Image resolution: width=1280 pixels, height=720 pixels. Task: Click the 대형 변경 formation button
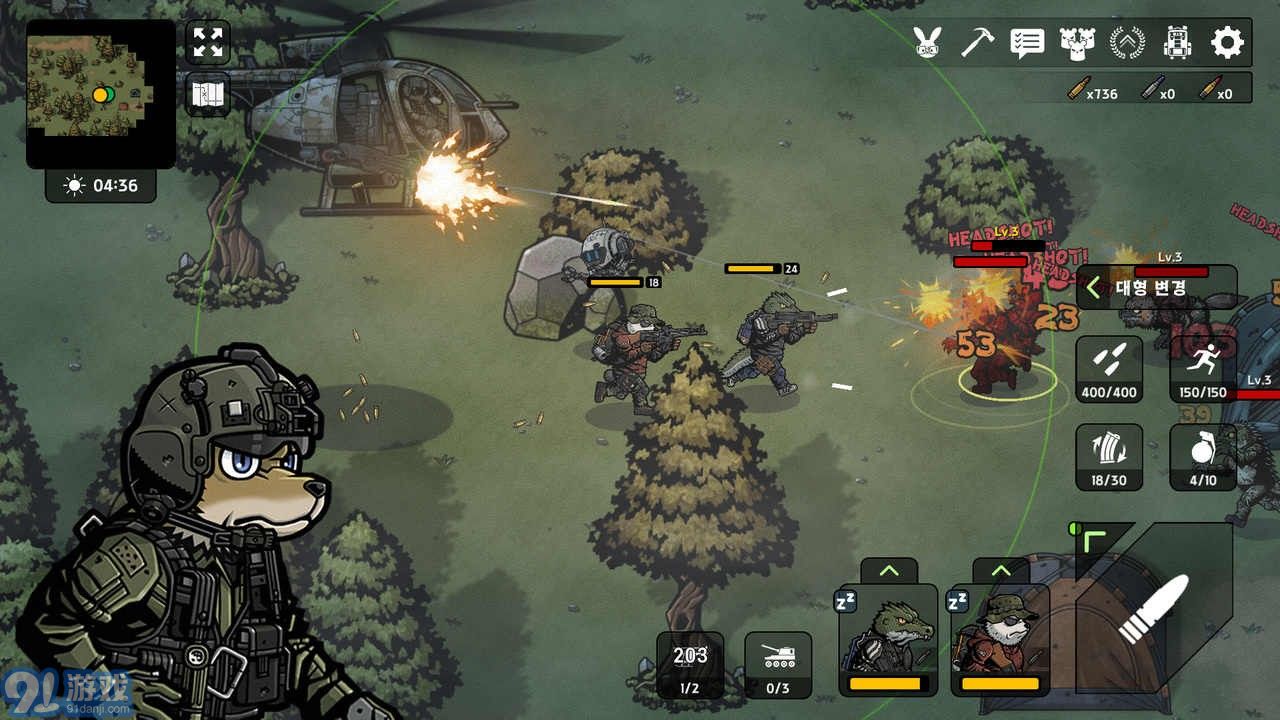click(x=1155, y=288)
